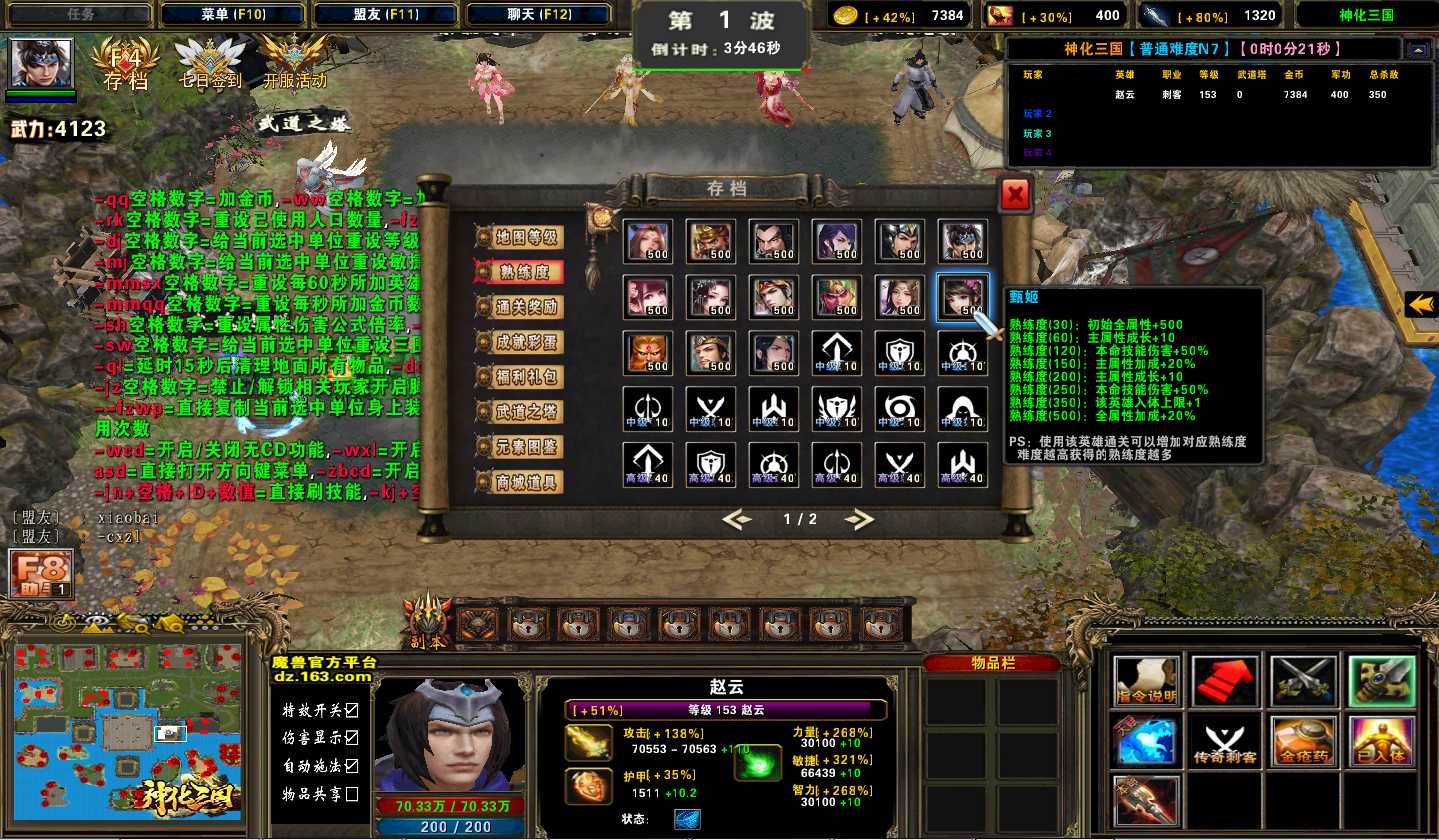This screenshot has height=840, width=1439.
Task: Close the 存档 save panel
Action: coord(1015,195)
